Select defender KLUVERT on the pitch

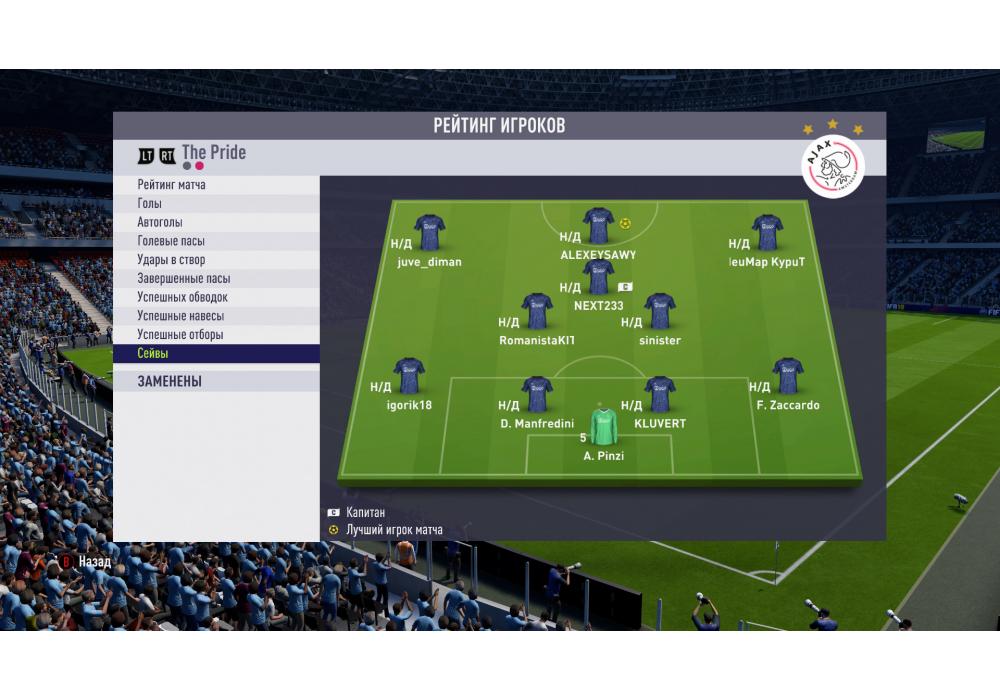pos(659,394)
